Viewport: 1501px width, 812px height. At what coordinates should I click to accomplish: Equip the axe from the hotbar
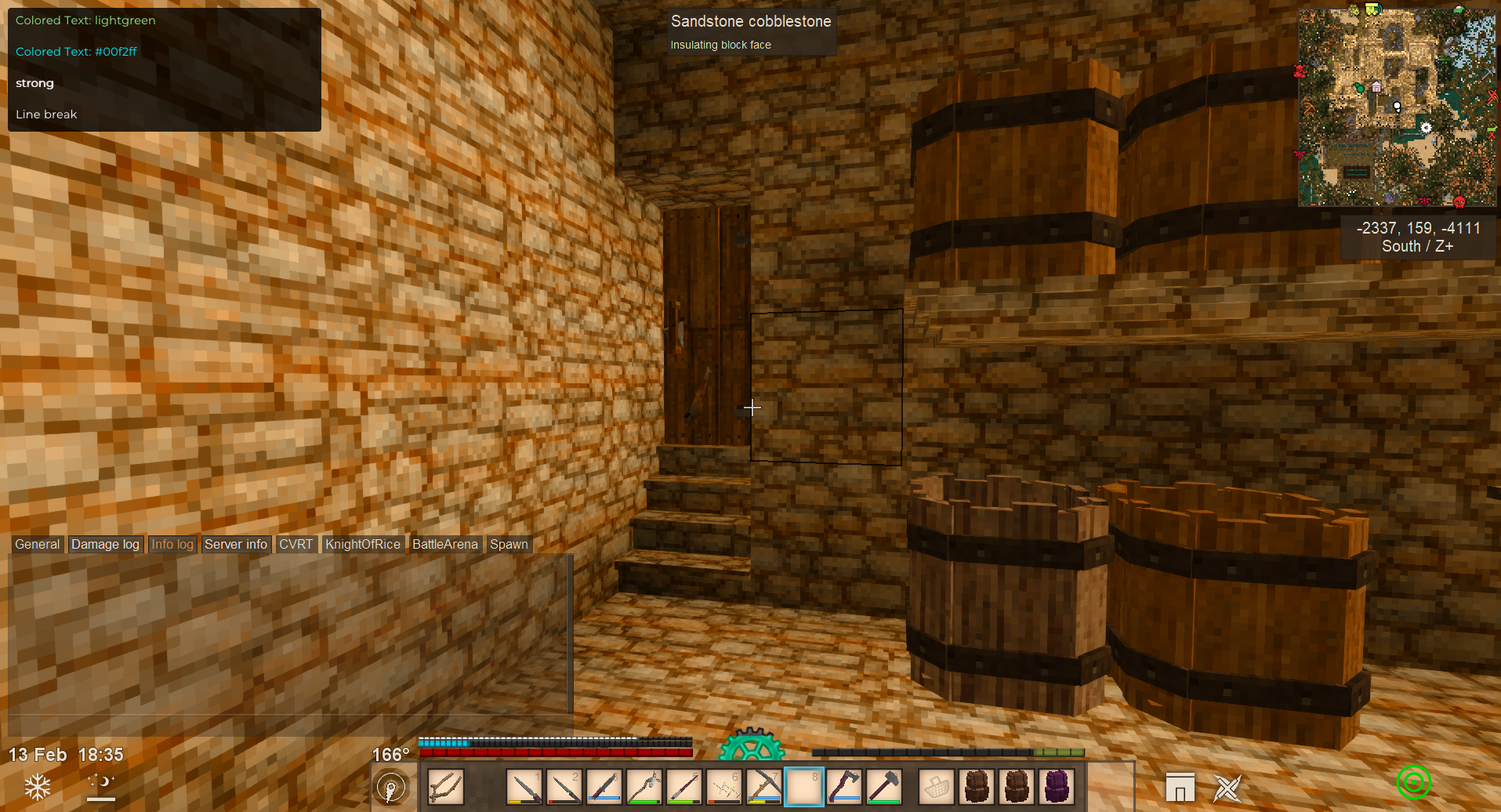coord(843,787)
